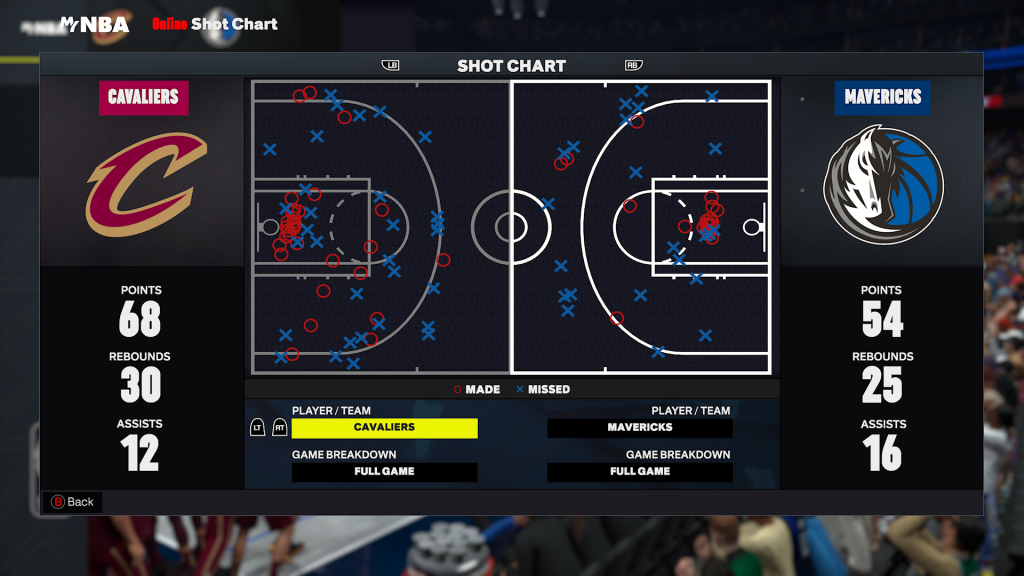Select the highlighted Cavaliers player/team field
This screenshot has width=1024, height=576.
[x=384, y=428]
